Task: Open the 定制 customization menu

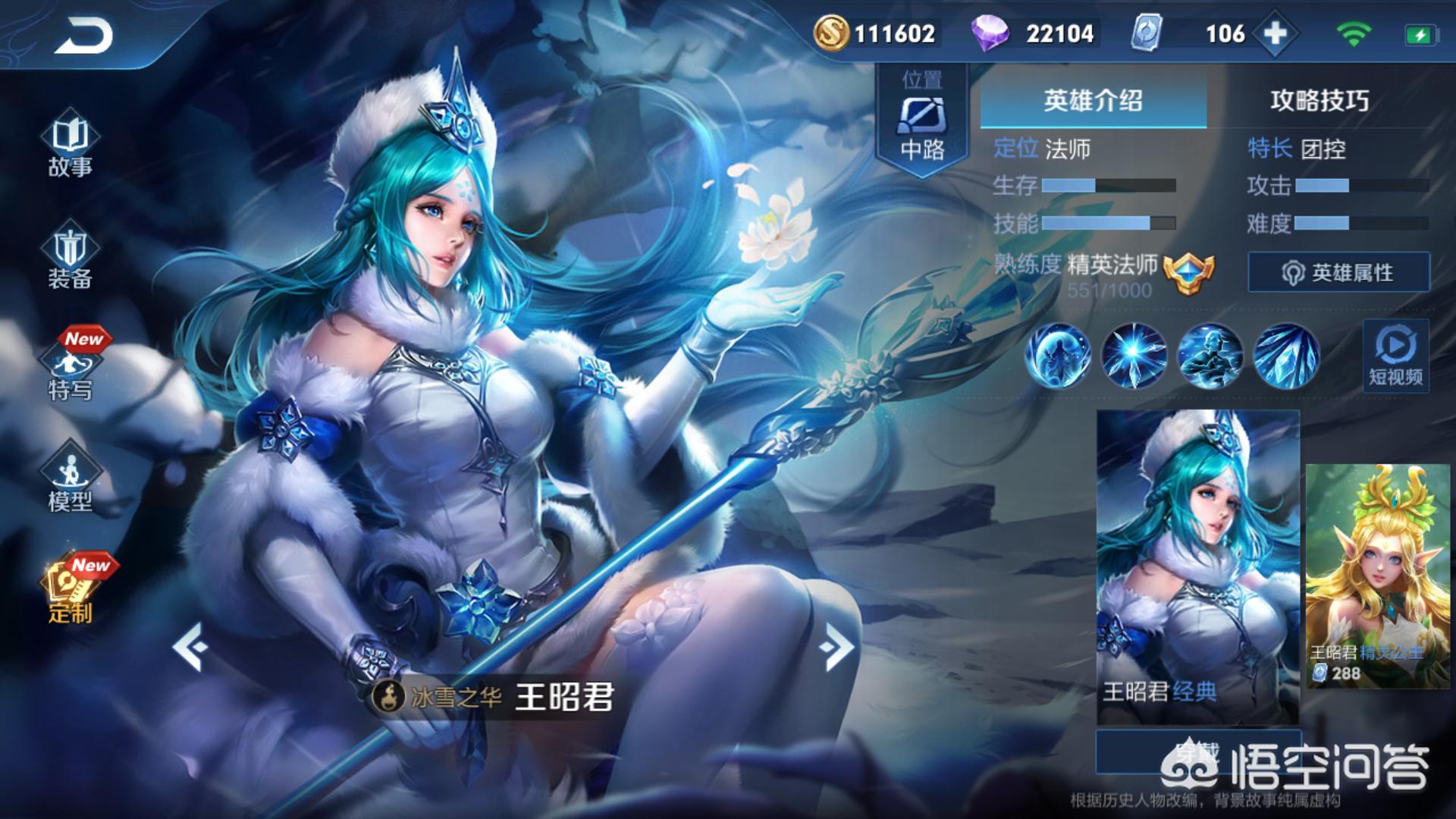Action: tap(70, 591)
